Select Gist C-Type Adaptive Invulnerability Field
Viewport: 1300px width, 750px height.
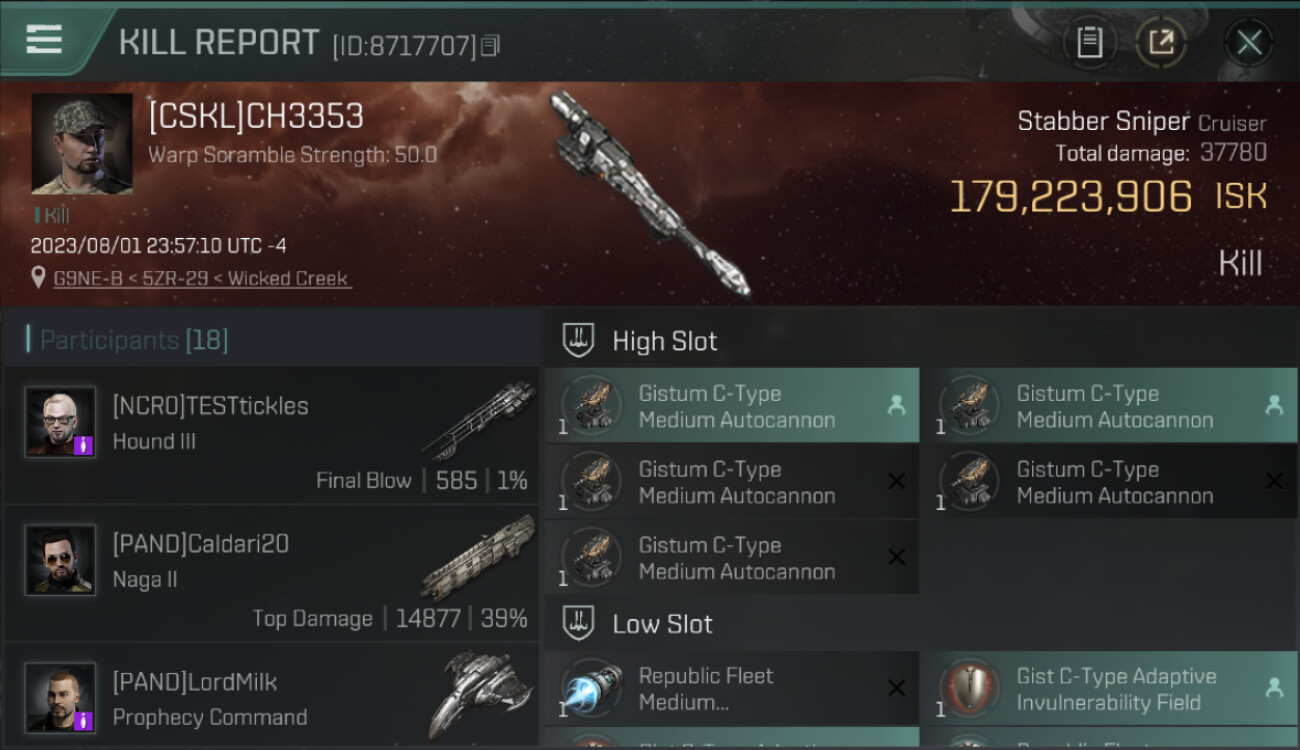pos(1108,689)
